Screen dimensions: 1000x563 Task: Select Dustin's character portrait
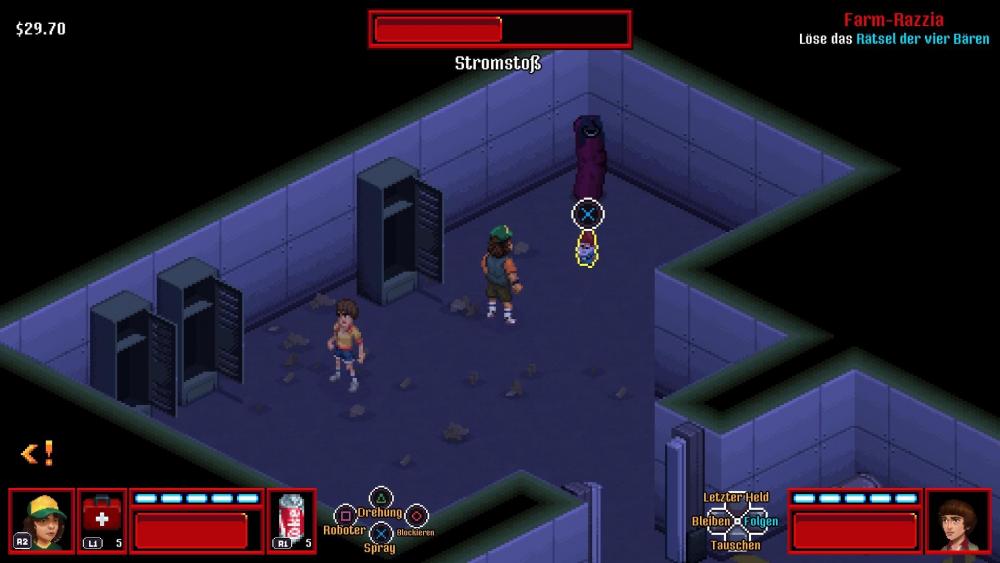42,520
